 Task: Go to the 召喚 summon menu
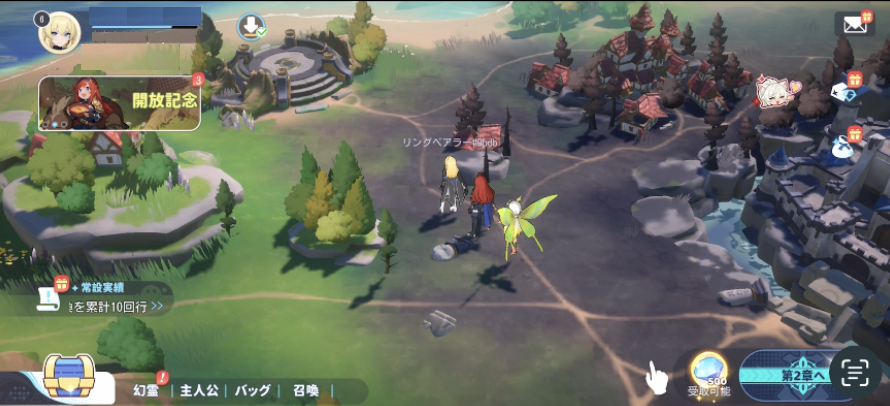click(x=306, y=390)
